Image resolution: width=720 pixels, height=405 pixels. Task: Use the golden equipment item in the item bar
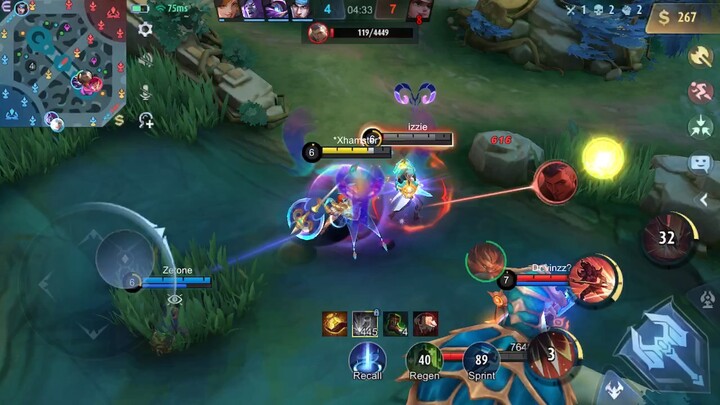pos(335,323)
